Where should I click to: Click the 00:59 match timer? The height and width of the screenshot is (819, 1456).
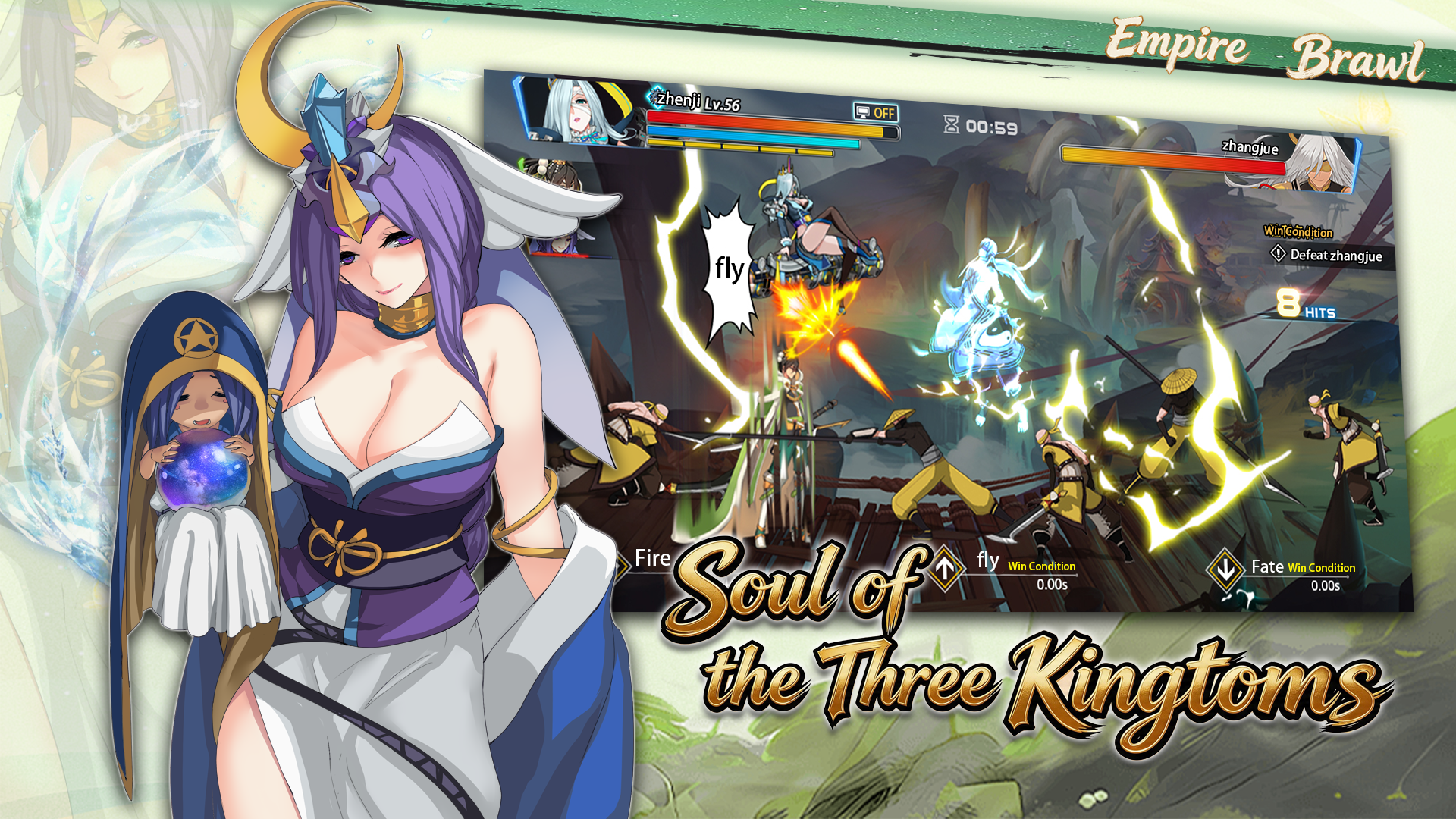(987, 127)
